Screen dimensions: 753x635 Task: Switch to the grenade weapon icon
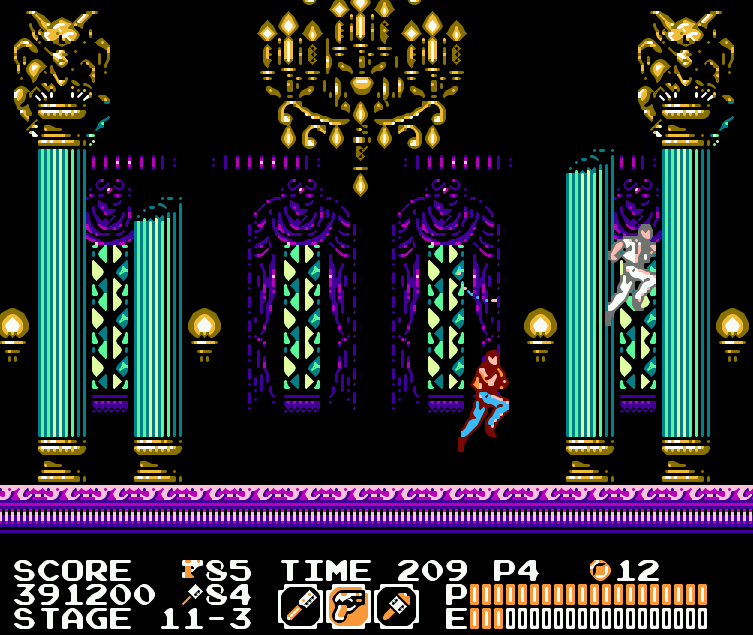point(396,605)
